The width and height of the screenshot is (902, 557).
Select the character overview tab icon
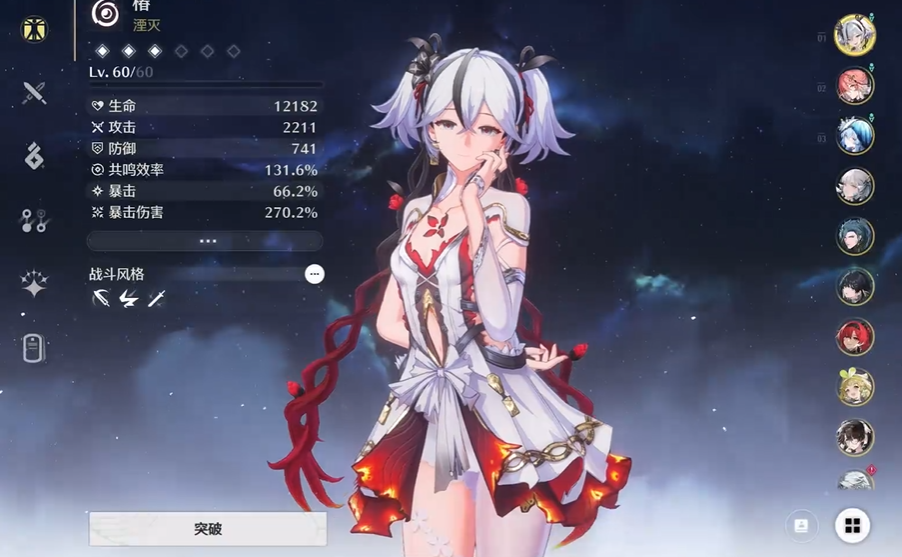point(35,29)
